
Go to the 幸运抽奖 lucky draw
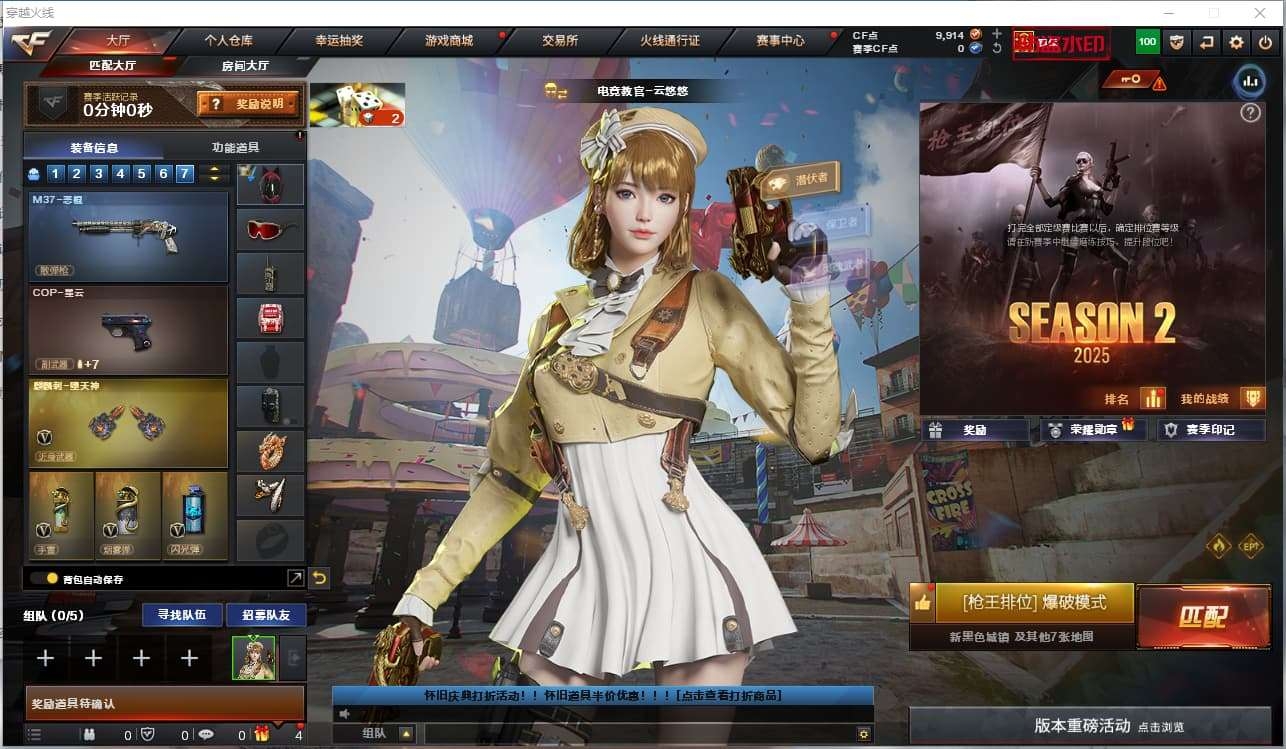pyautogui.click(x=339, y=41)
